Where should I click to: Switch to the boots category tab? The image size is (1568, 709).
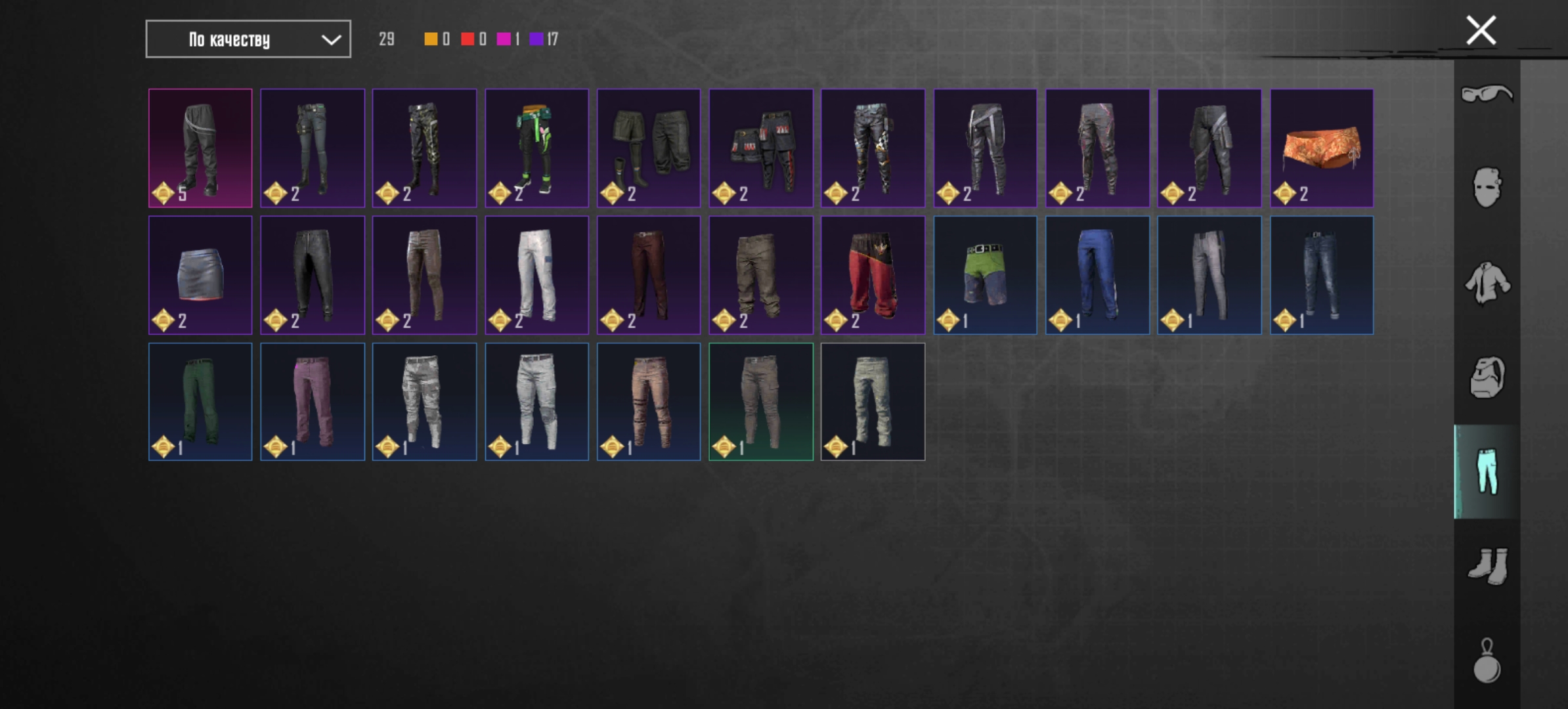pos(1487,566)
